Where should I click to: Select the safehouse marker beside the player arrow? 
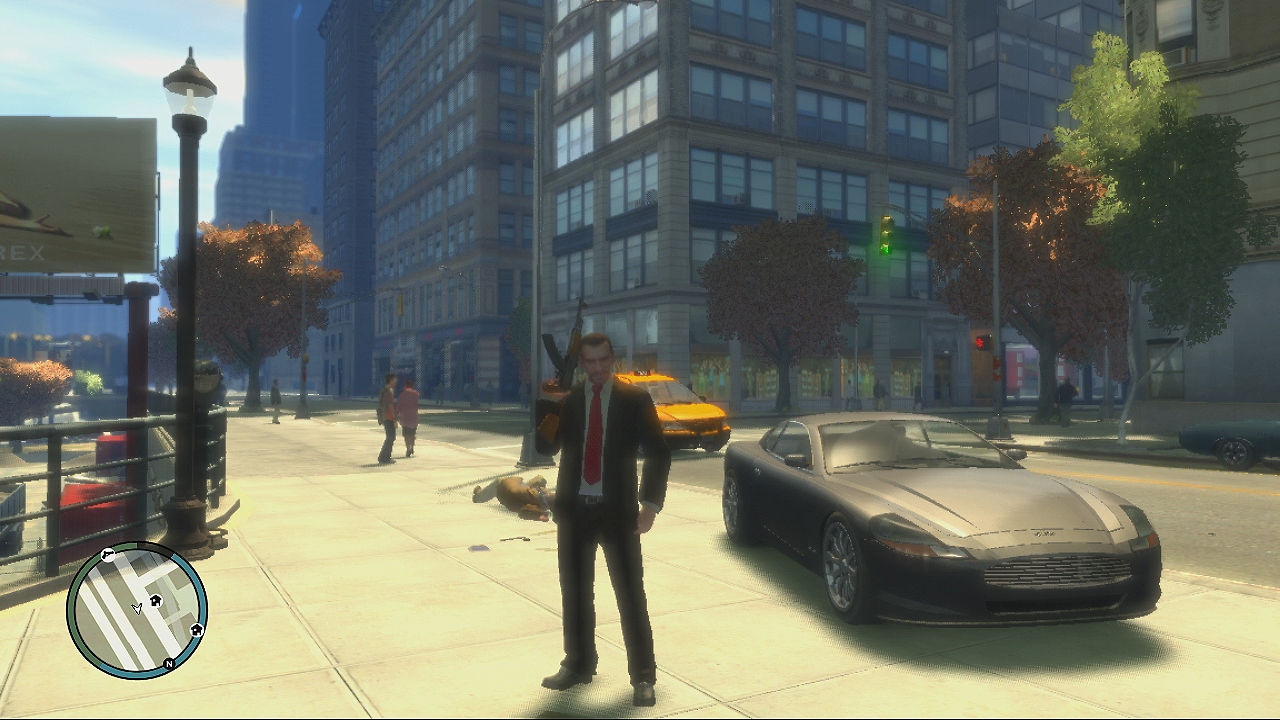pos(157,601)
